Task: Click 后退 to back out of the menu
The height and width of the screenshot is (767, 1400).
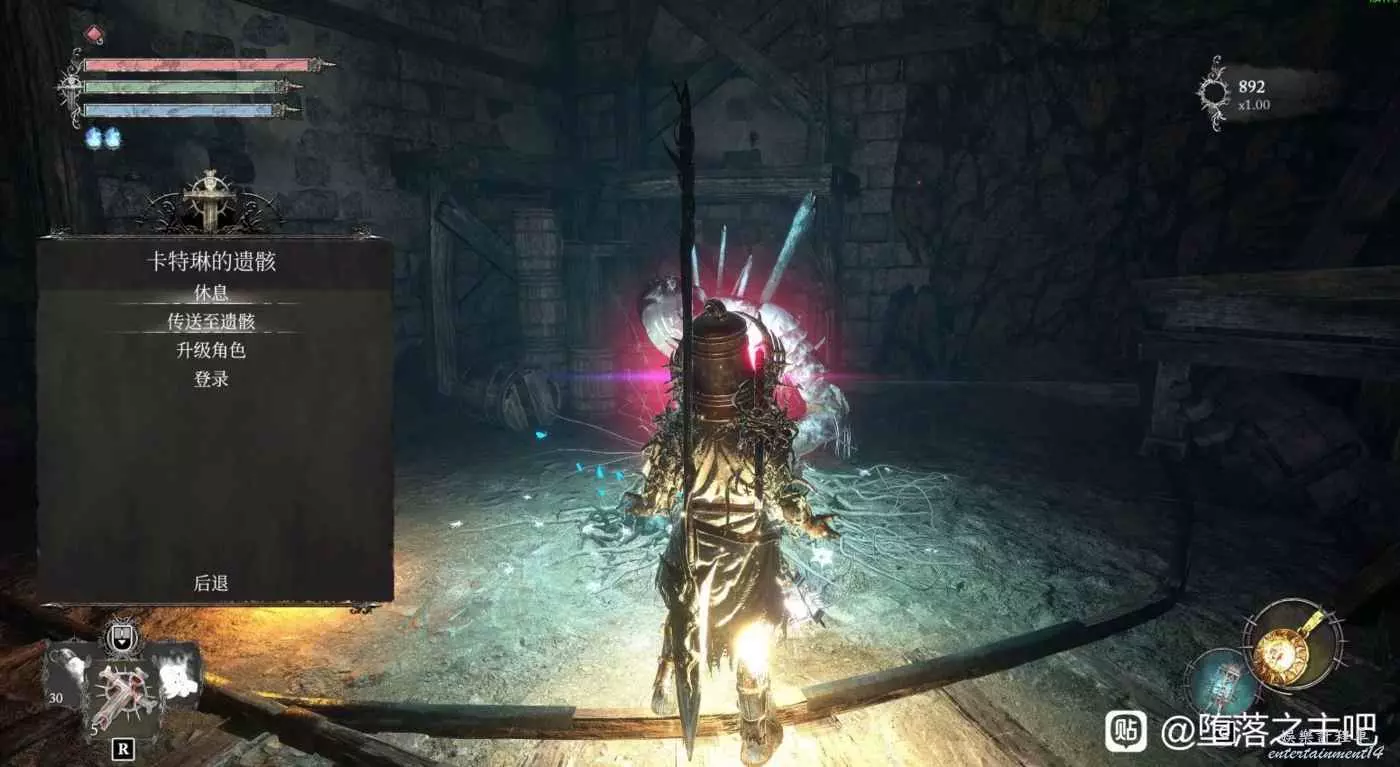Action: 211,583
